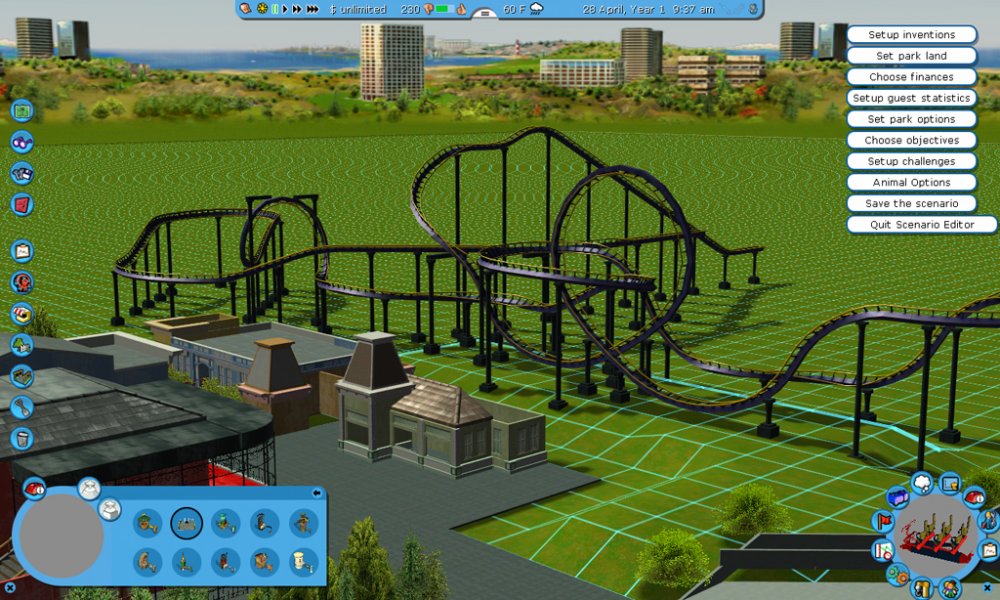Open Choose finances
This screenshot has height=600, width=1000.
pyautogui.click(x=911, y=77)
